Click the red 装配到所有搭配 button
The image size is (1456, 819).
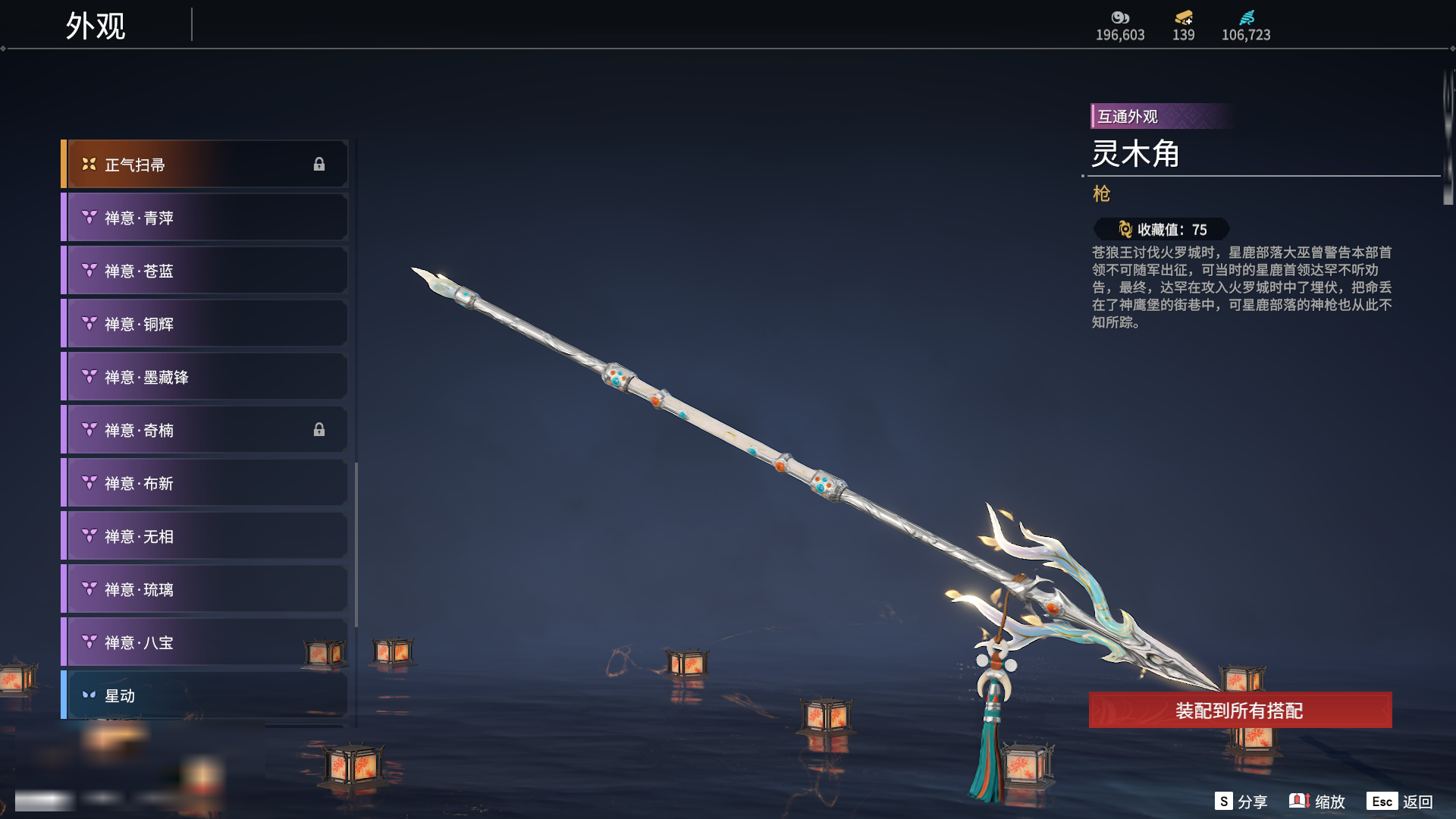pos(1240,711)
